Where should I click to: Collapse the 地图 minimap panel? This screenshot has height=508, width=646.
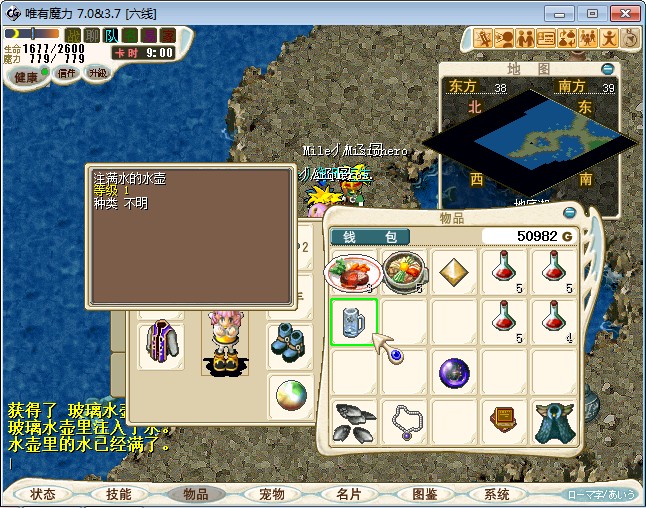608,69
